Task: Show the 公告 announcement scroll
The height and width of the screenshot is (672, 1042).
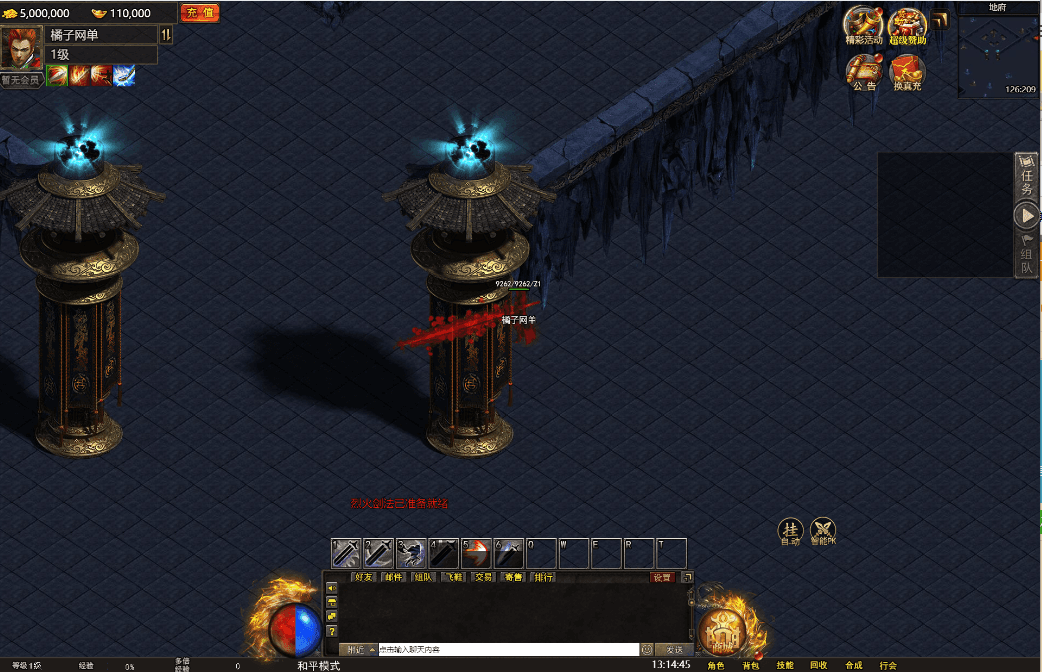Action: [864, 71]
